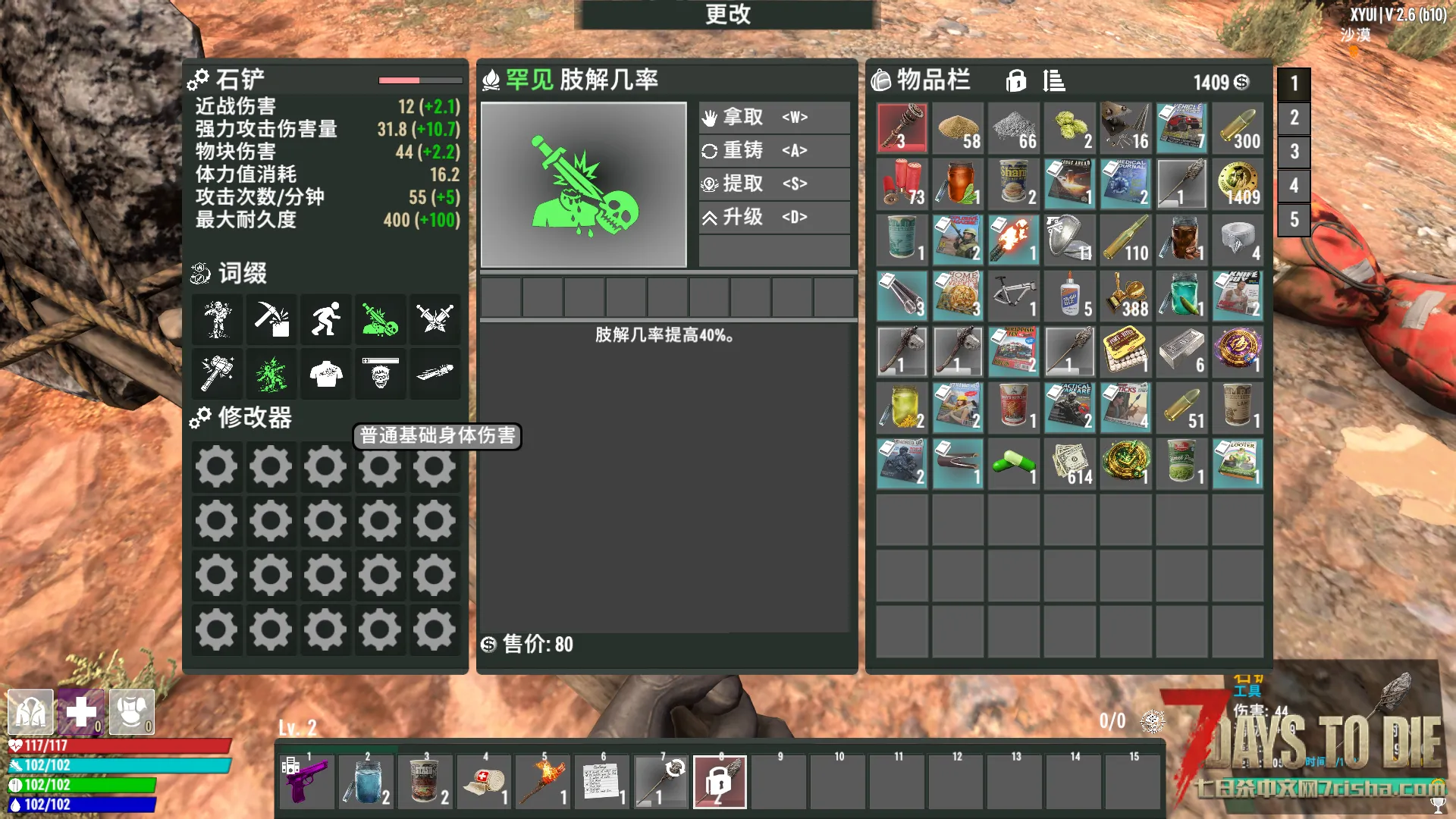Choose the torch in the hotbar

pos(544,782)
